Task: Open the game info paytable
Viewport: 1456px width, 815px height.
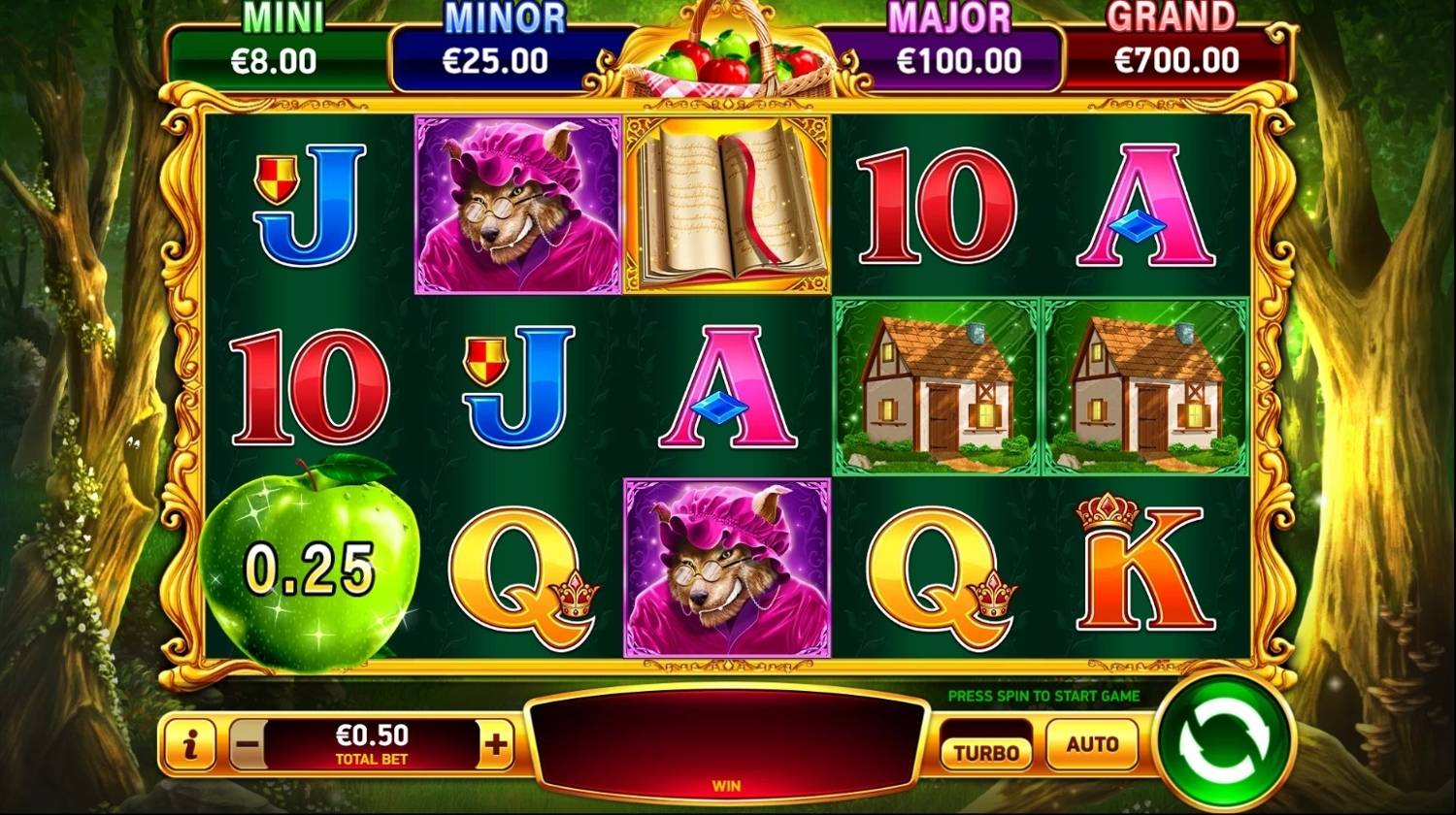Action: [x=191, y=745]
